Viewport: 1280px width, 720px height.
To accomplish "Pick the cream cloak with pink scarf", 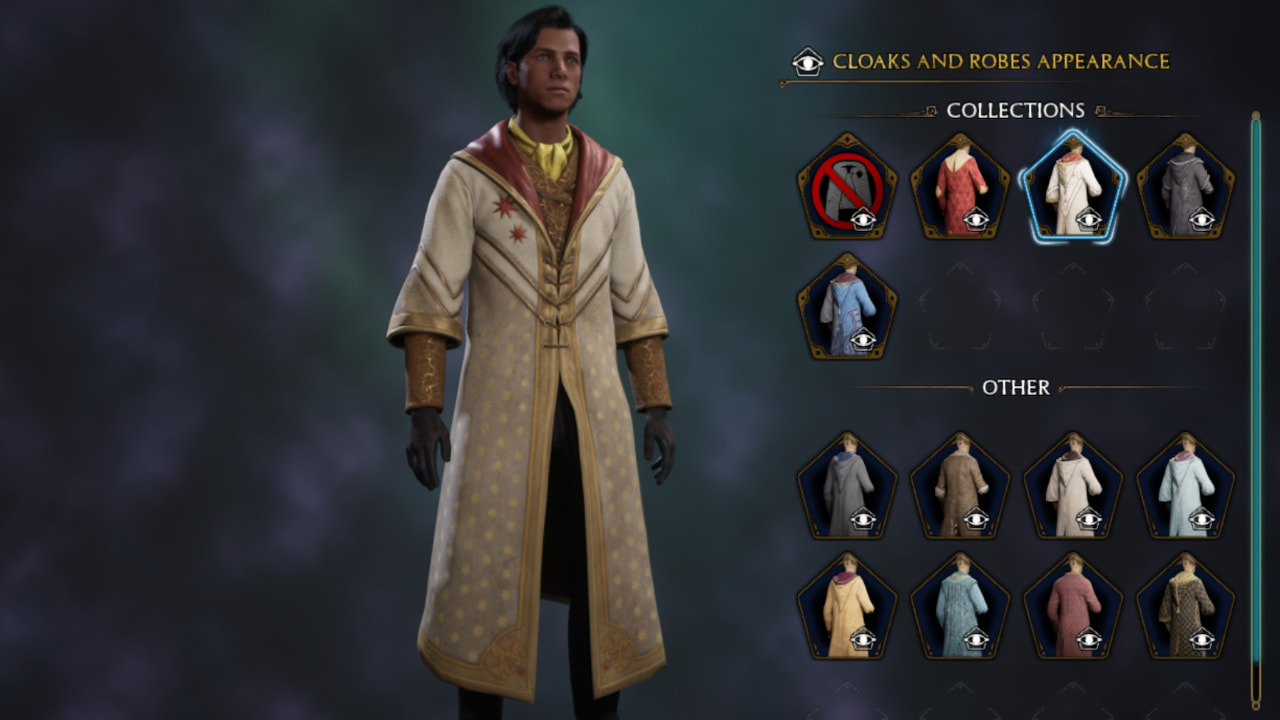I will click(848, 605).
